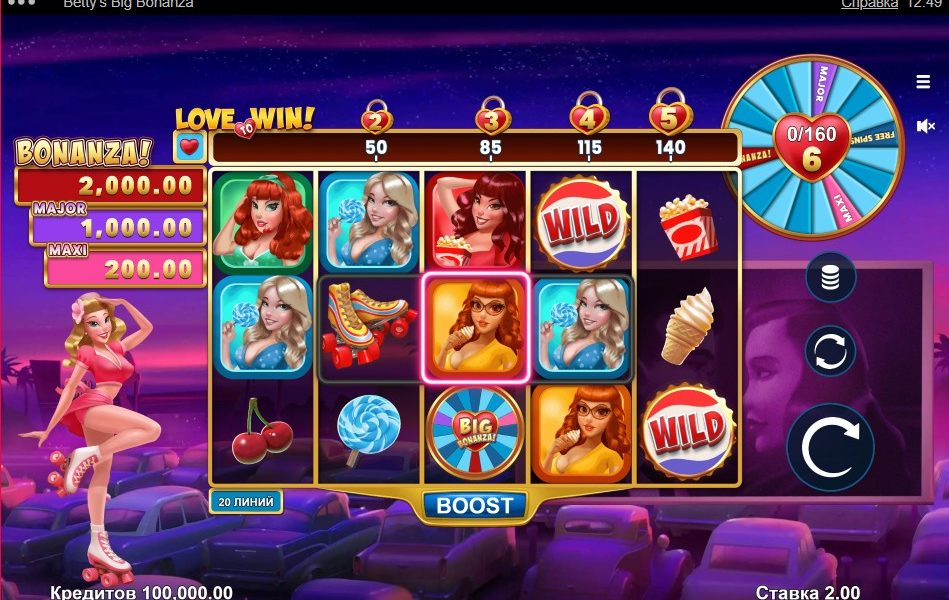Open the hamburger menu
This screenshot has height=600, width=949.
pyautogui.click(x=923, y=82)
